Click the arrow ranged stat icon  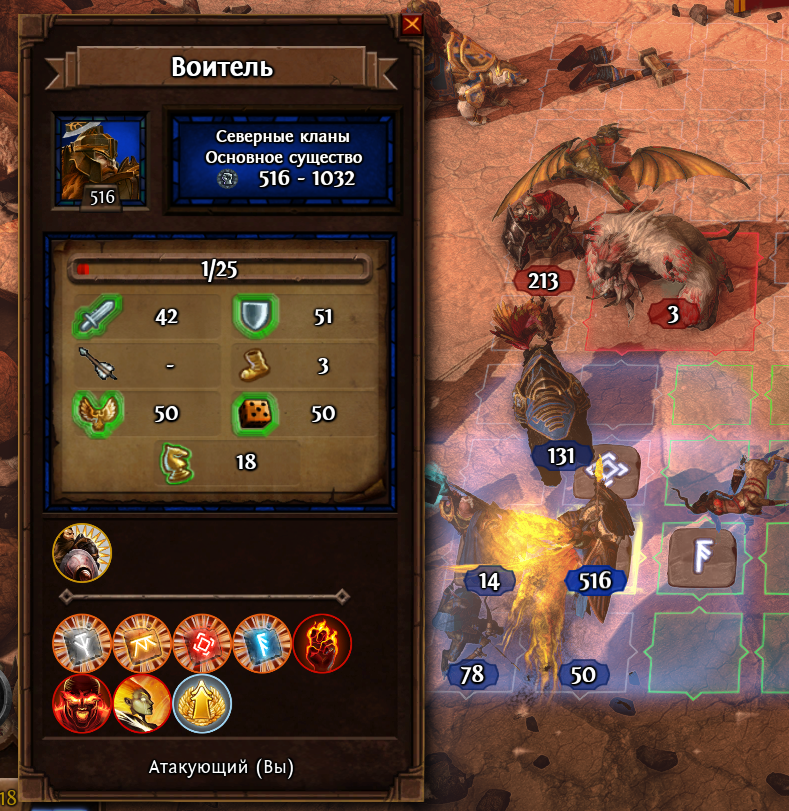(x=97, y=365)
